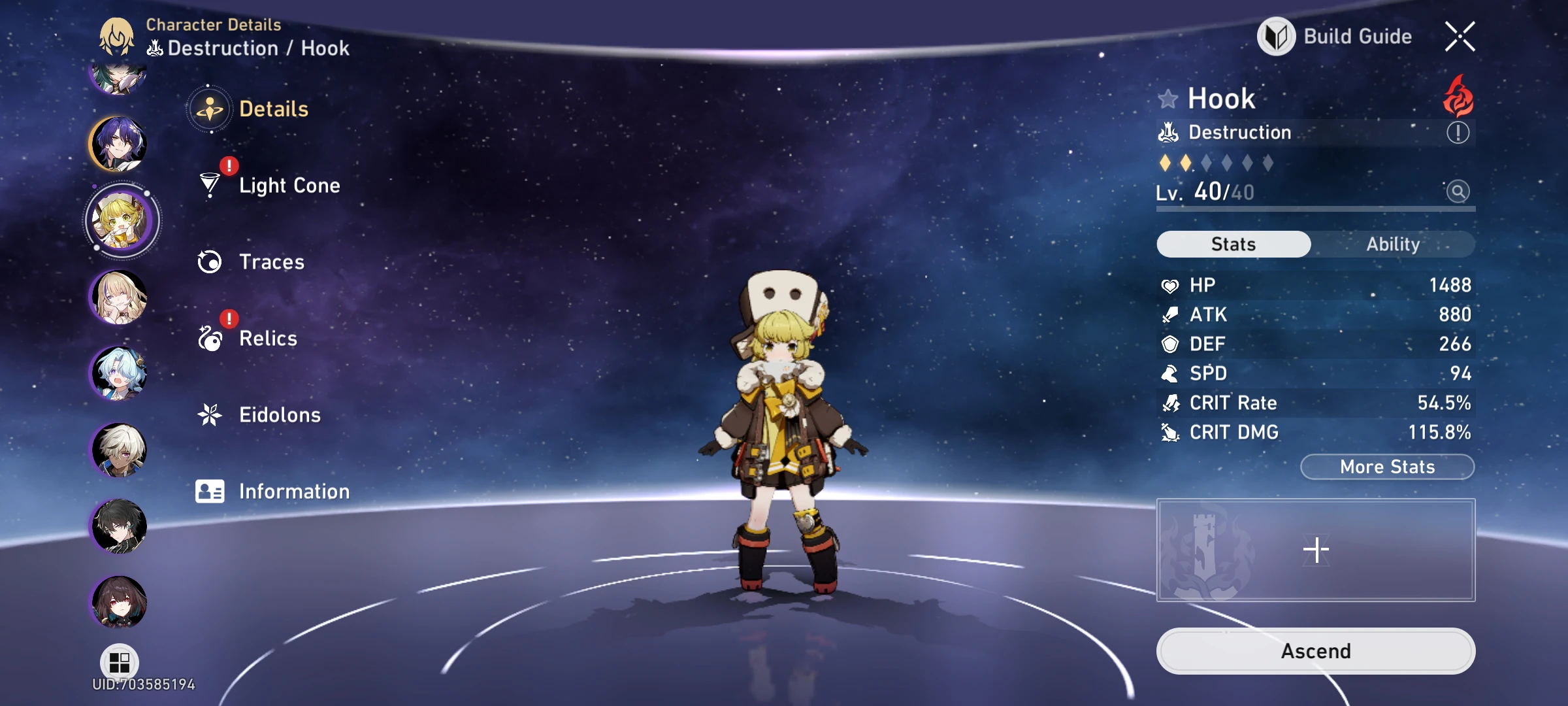Switch to the Ability tab
Image resolution: width=1568 pixels, height=706 pixels.
point(1395,244)
